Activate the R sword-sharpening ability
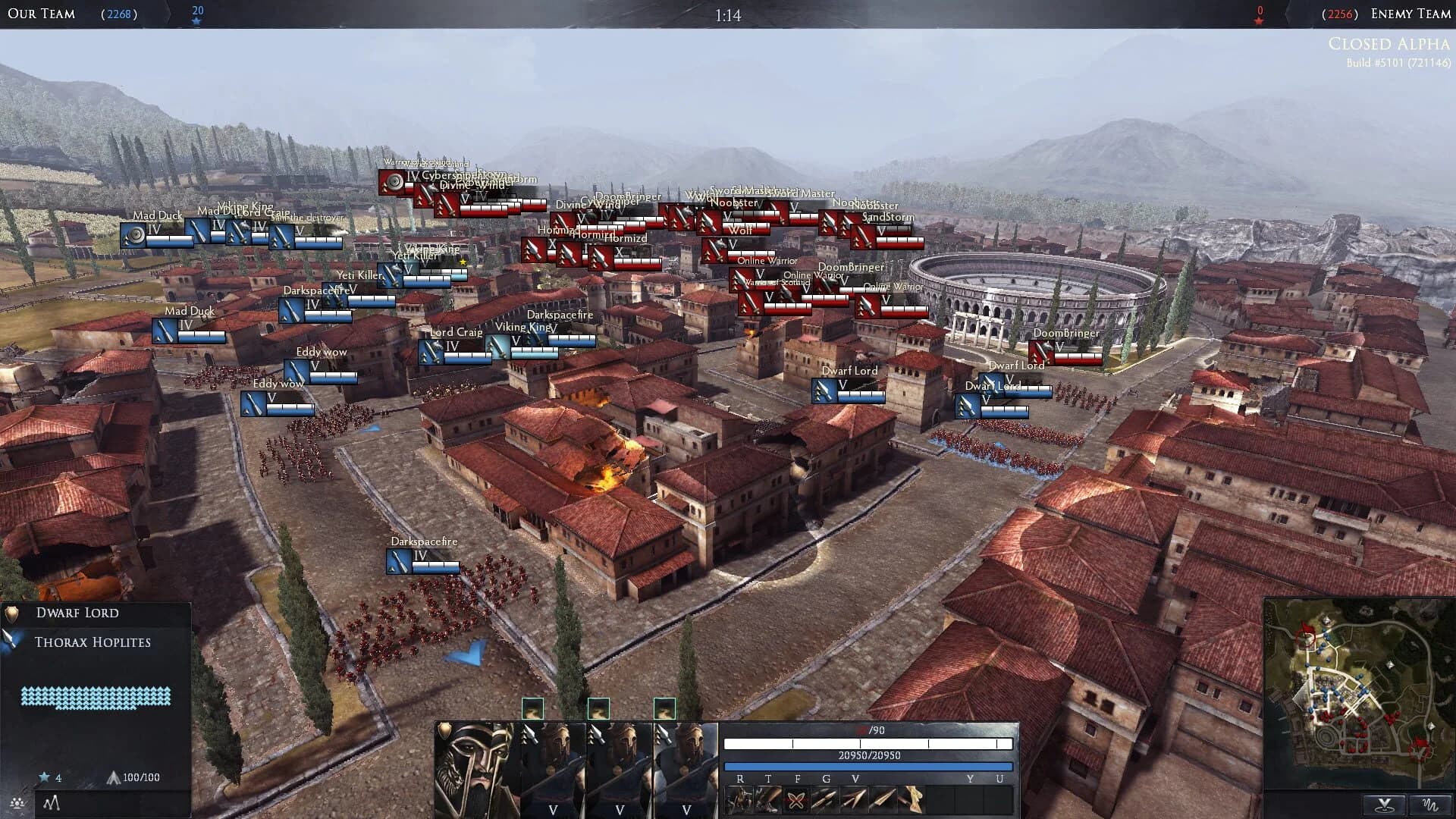This screenshot has width=1456, height=819. coord(739,799)
